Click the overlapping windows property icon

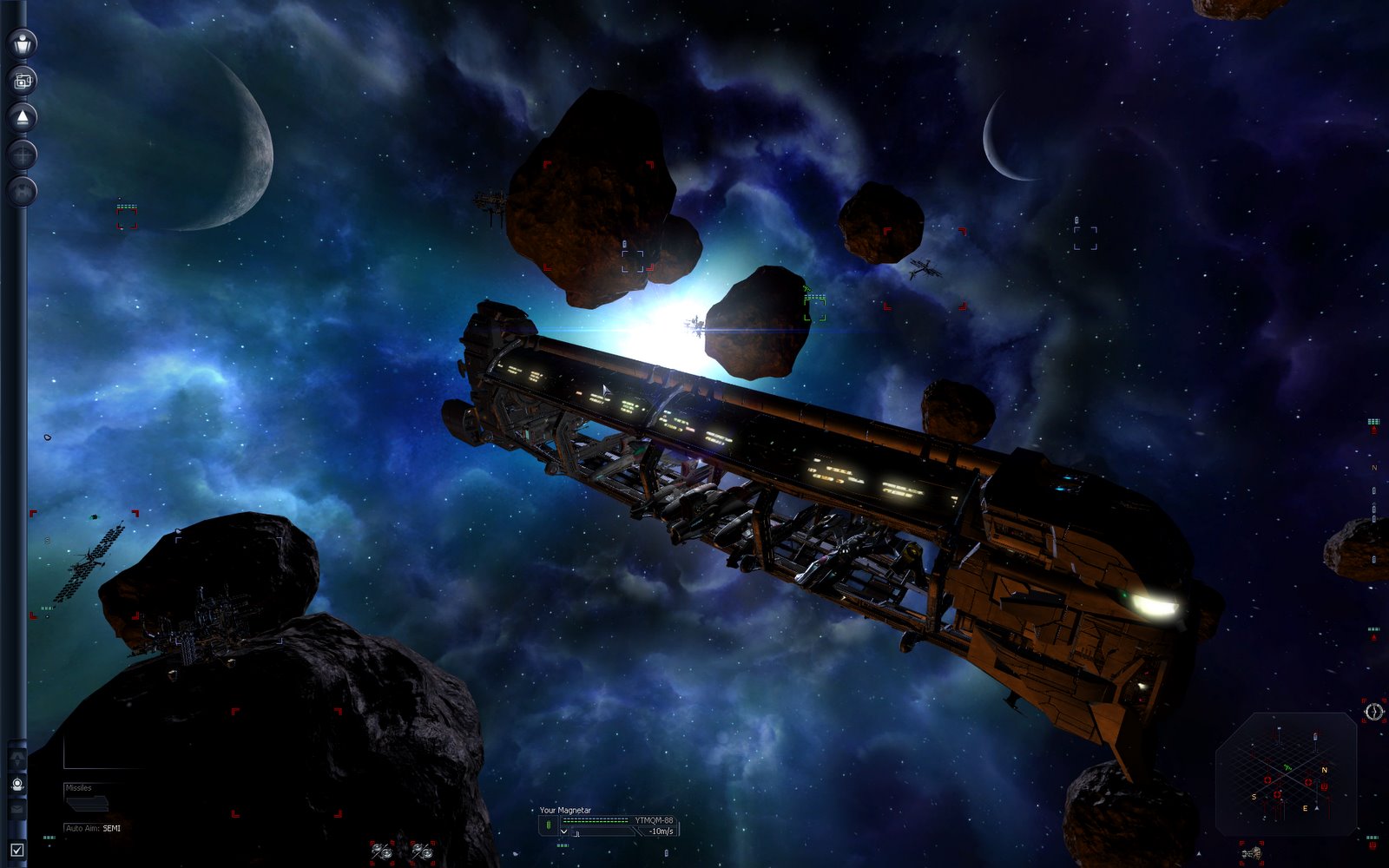pos(23,81)
